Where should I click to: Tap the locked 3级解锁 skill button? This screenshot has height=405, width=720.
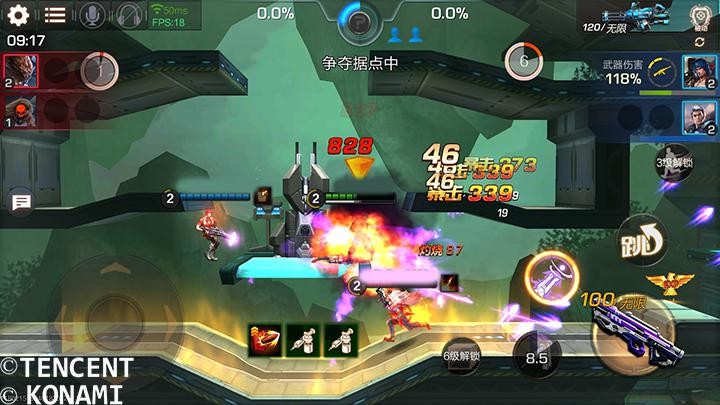tap(675, 163)
